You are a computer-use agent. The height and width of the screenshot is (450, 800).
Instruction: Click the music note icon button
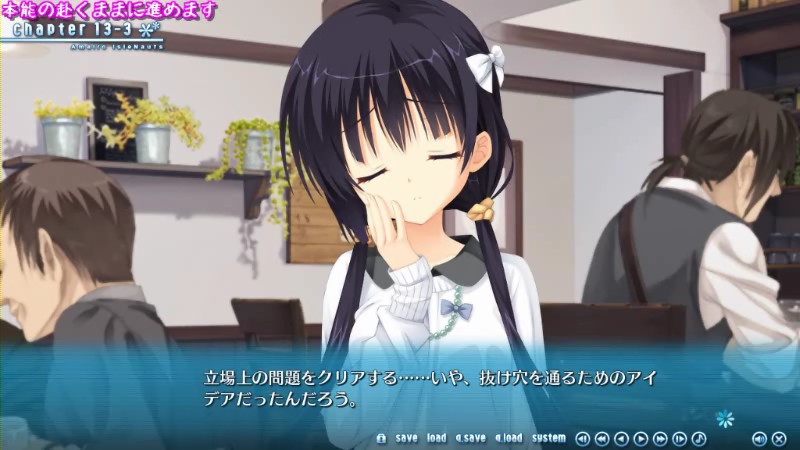pyautogui.click(x=699, y=438)
